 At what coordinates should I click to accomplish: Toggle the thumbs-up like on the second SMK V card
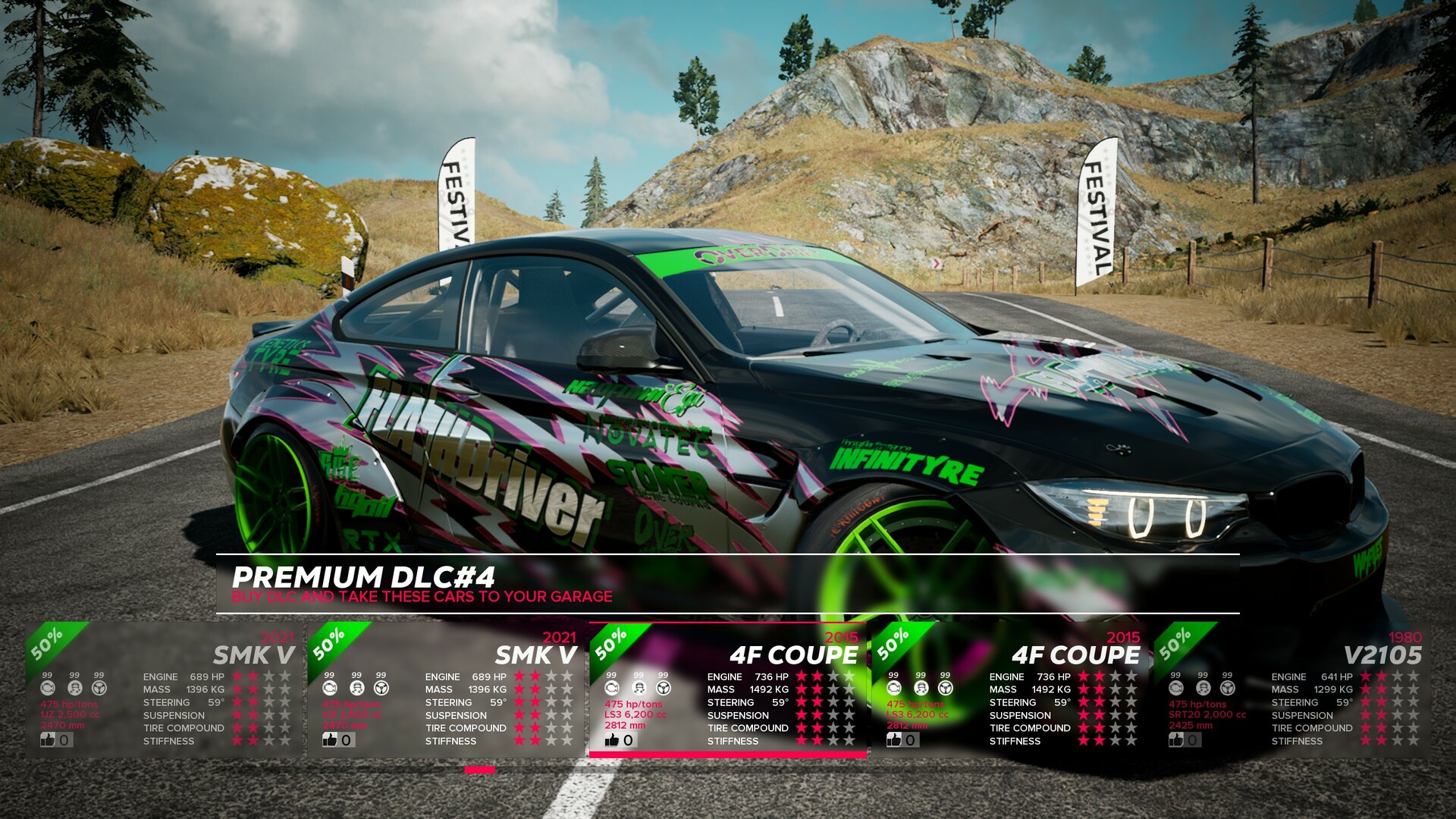[329, 741]
